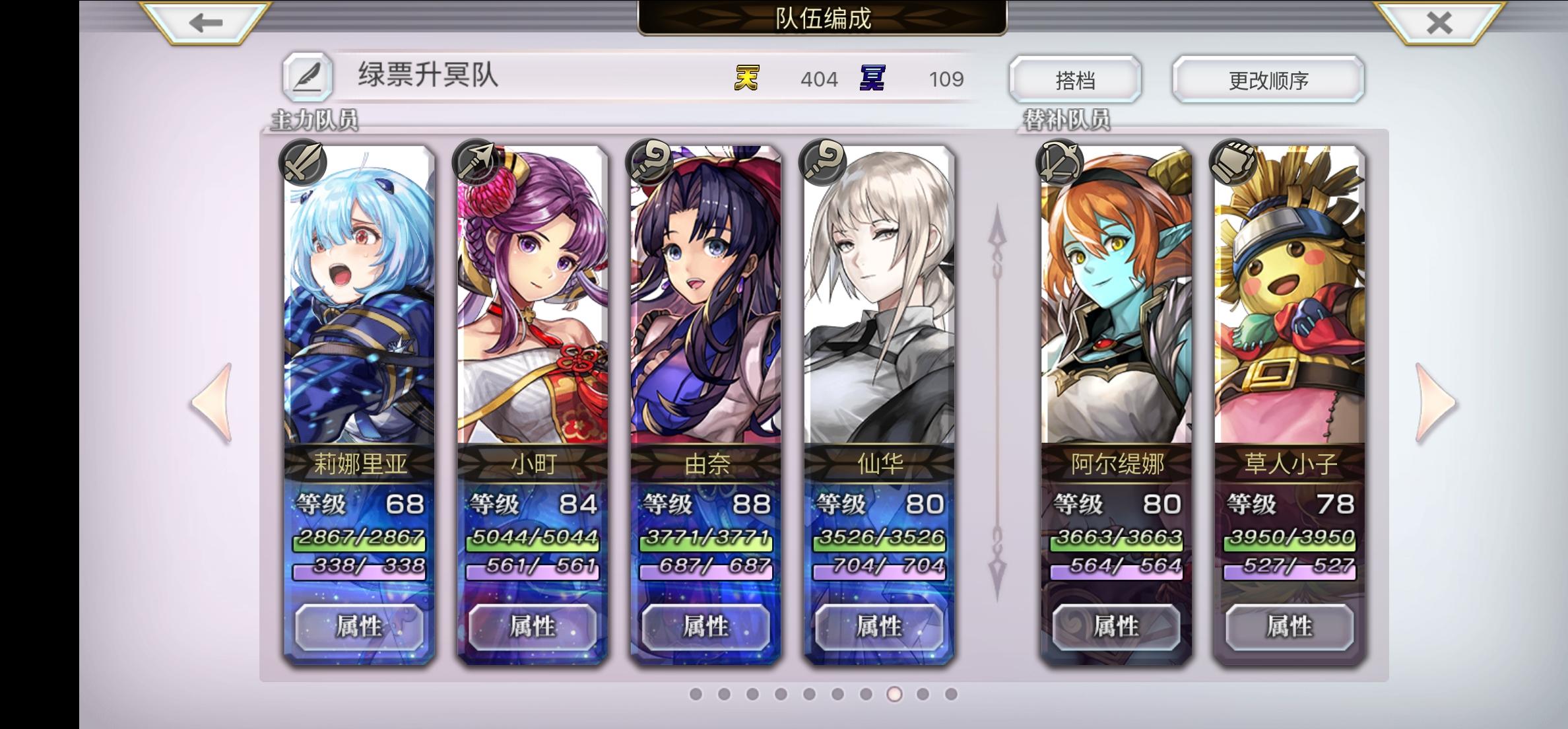Click the 更改顺序 reorder button

tap(1268, 78)
